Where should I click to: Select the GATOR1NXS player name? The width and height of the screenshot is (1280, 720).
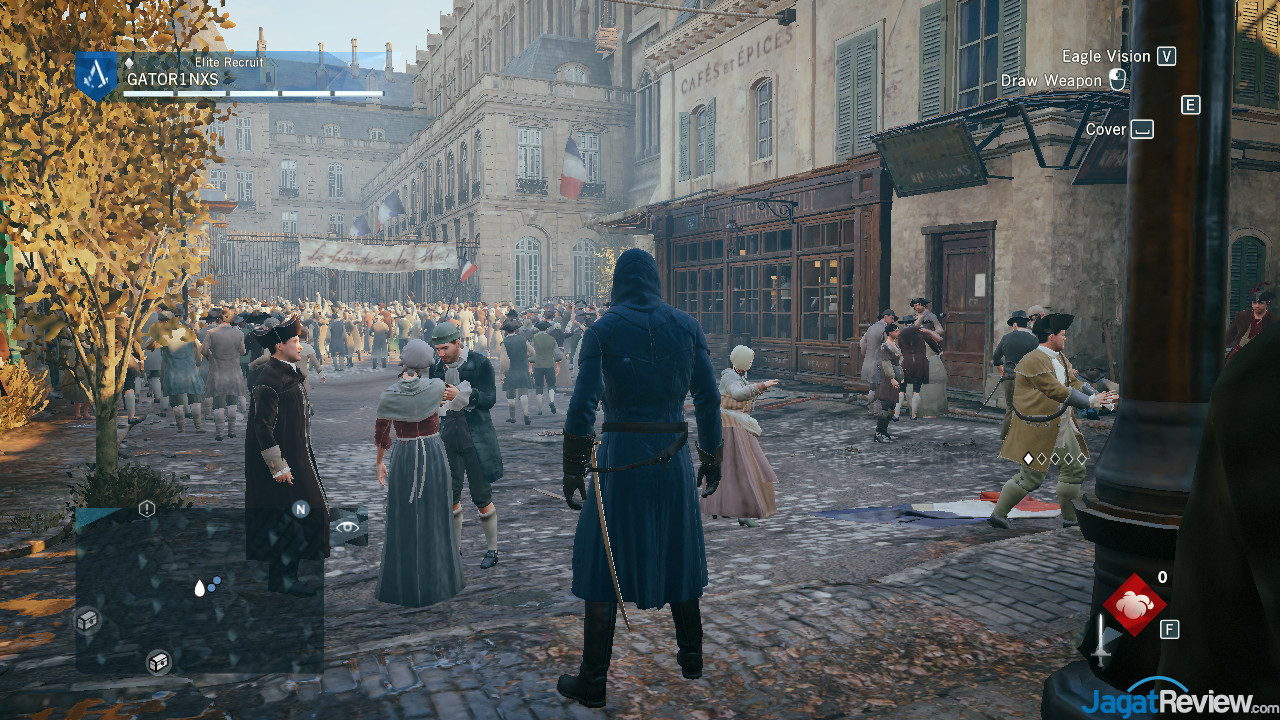pos(172,79)
